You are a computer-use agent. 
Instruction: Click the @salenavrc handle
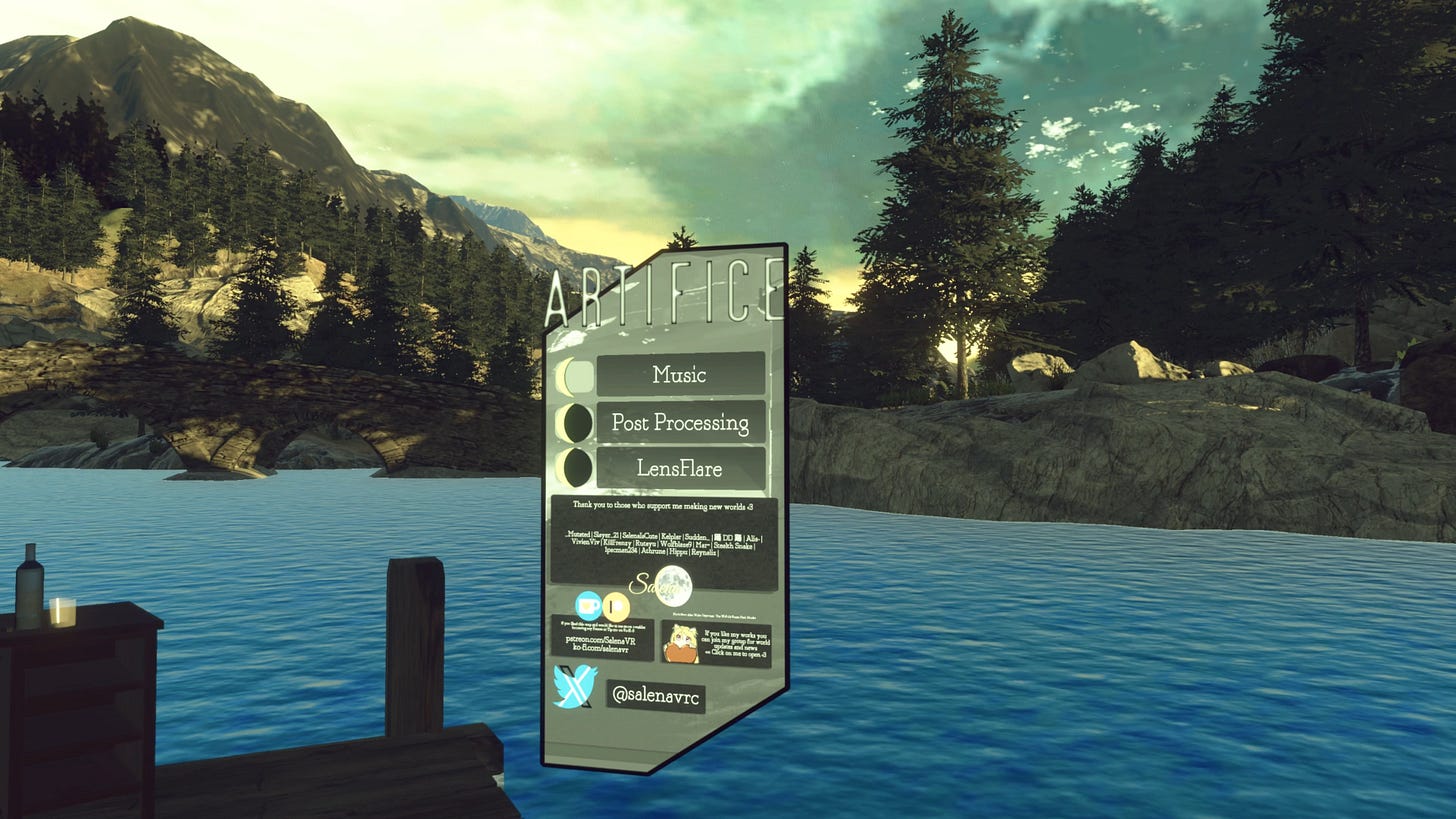tap(658, 694)
